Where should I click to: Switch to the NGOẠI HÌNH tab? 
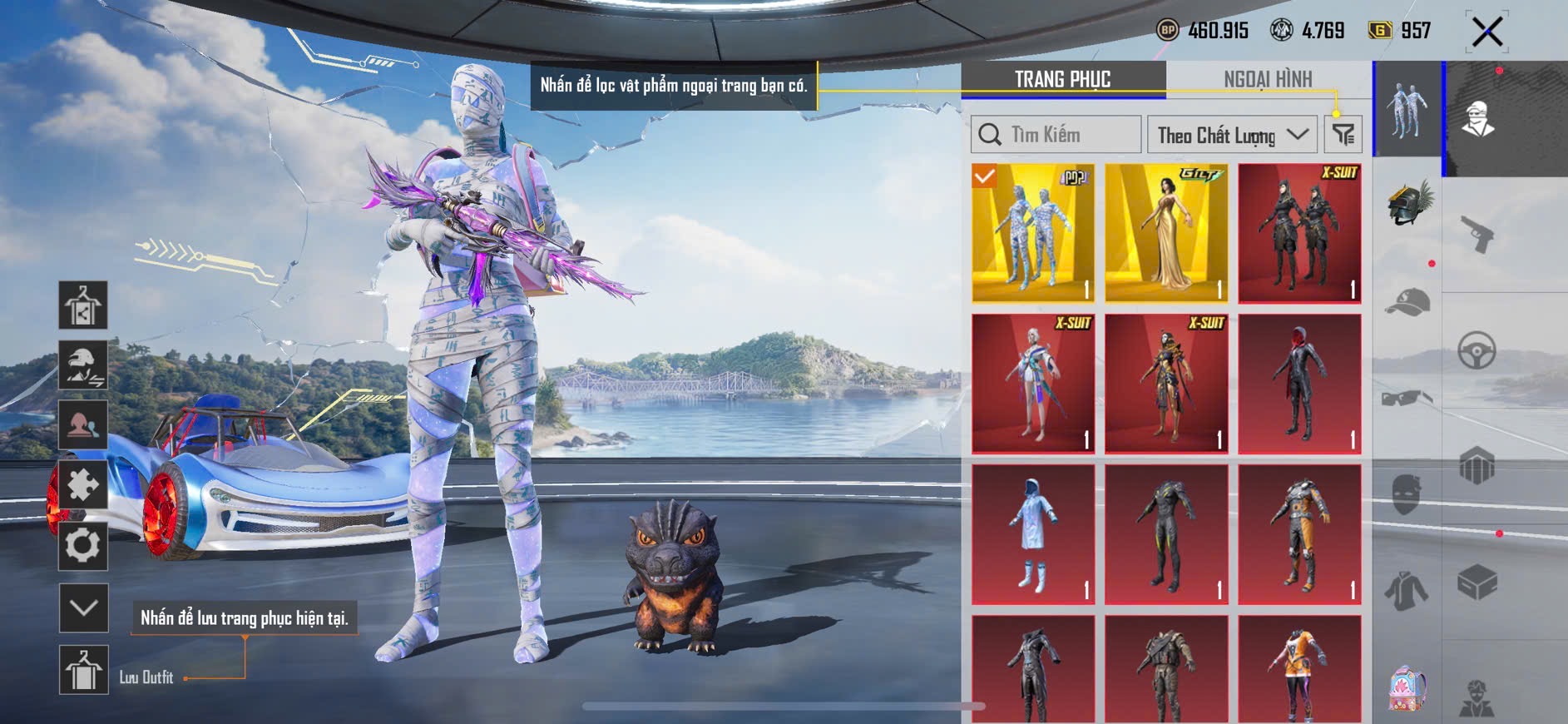point(1268,79)
